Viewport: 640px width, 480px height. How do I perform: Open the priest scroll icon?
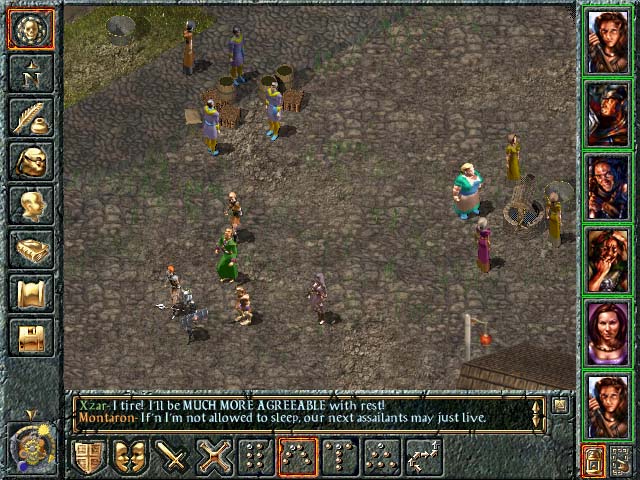tap(31, 293)
